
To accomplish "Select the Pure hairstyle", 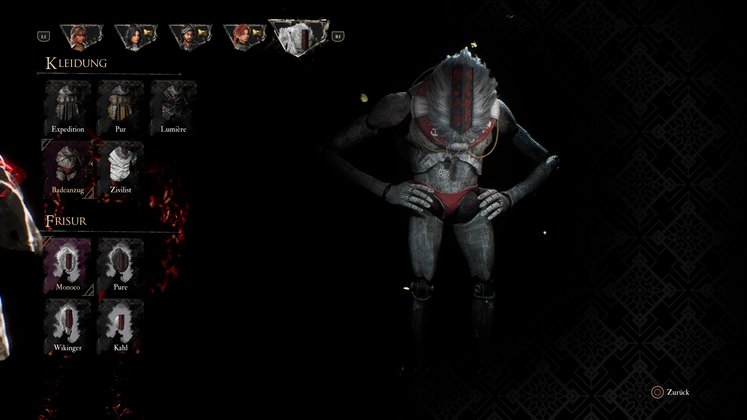I will pyautogui.click(x=120, y=263).
